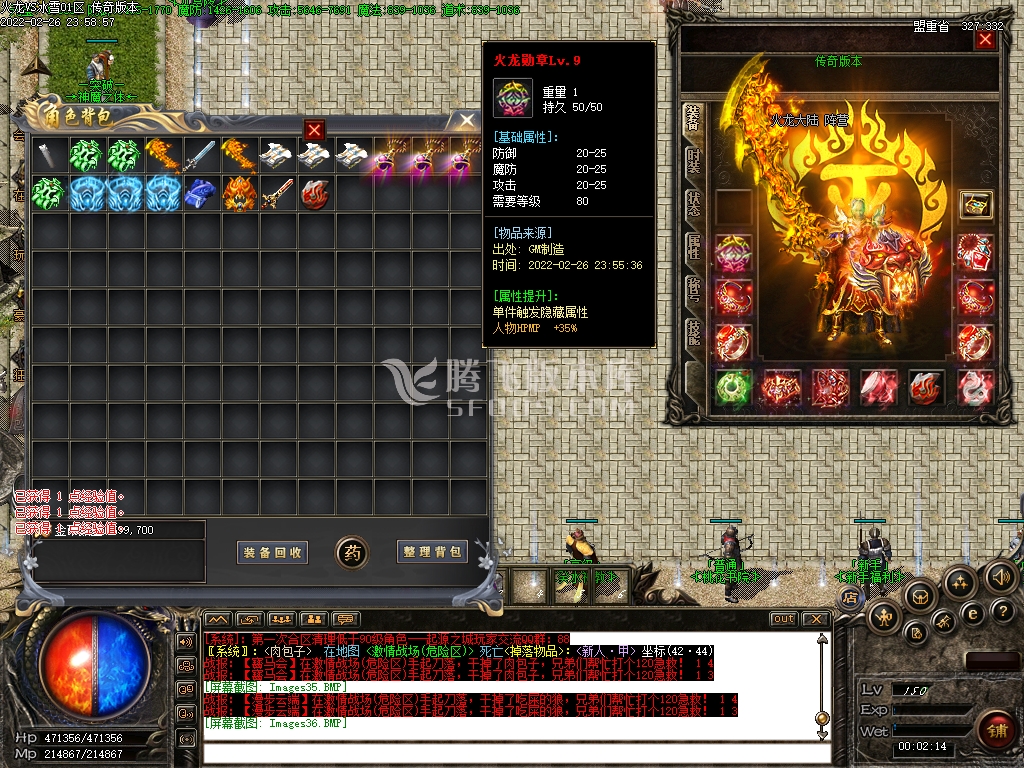Open the 技能 skills tab

pos(693,333)
